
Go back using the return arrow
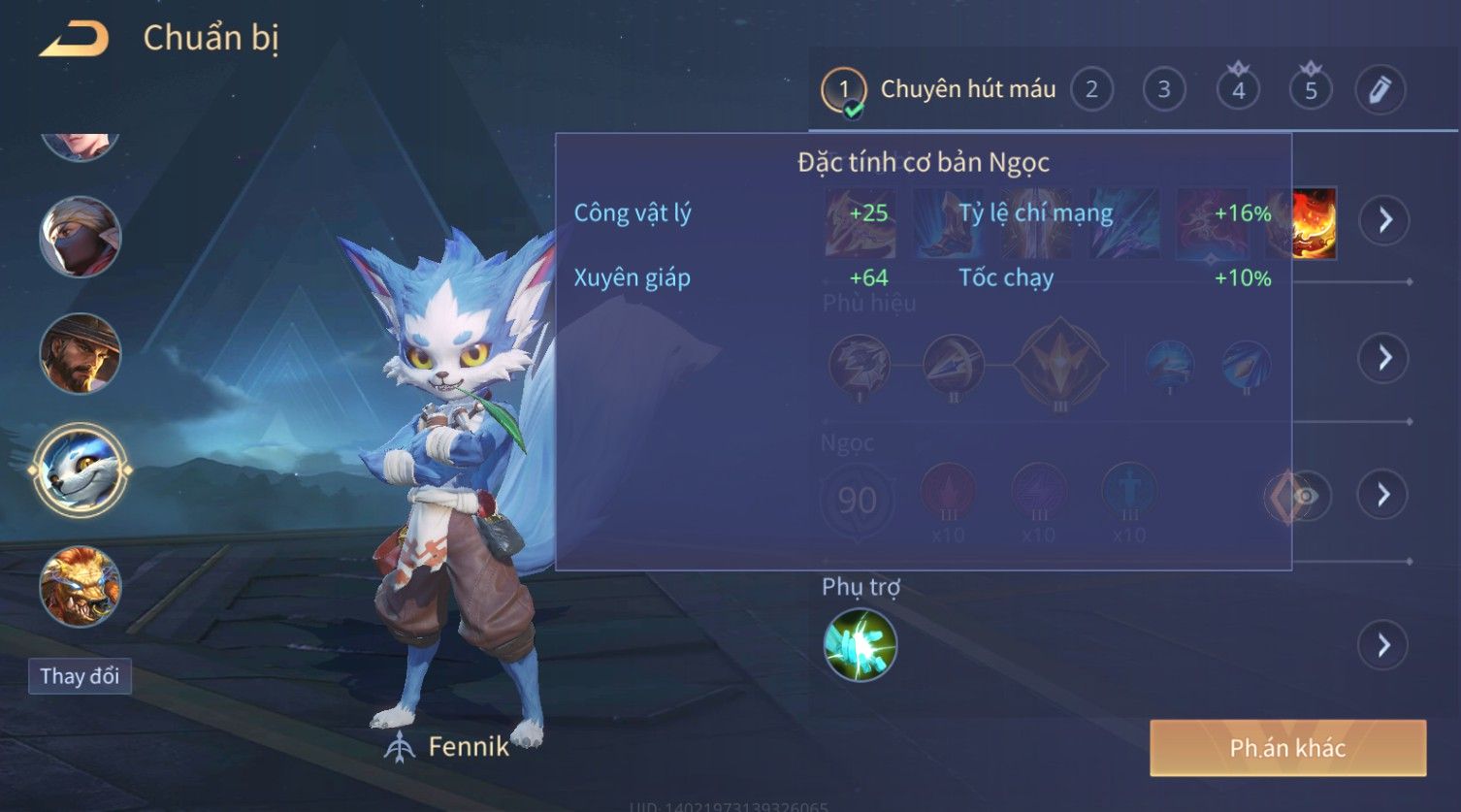click(x=74, y=39)
